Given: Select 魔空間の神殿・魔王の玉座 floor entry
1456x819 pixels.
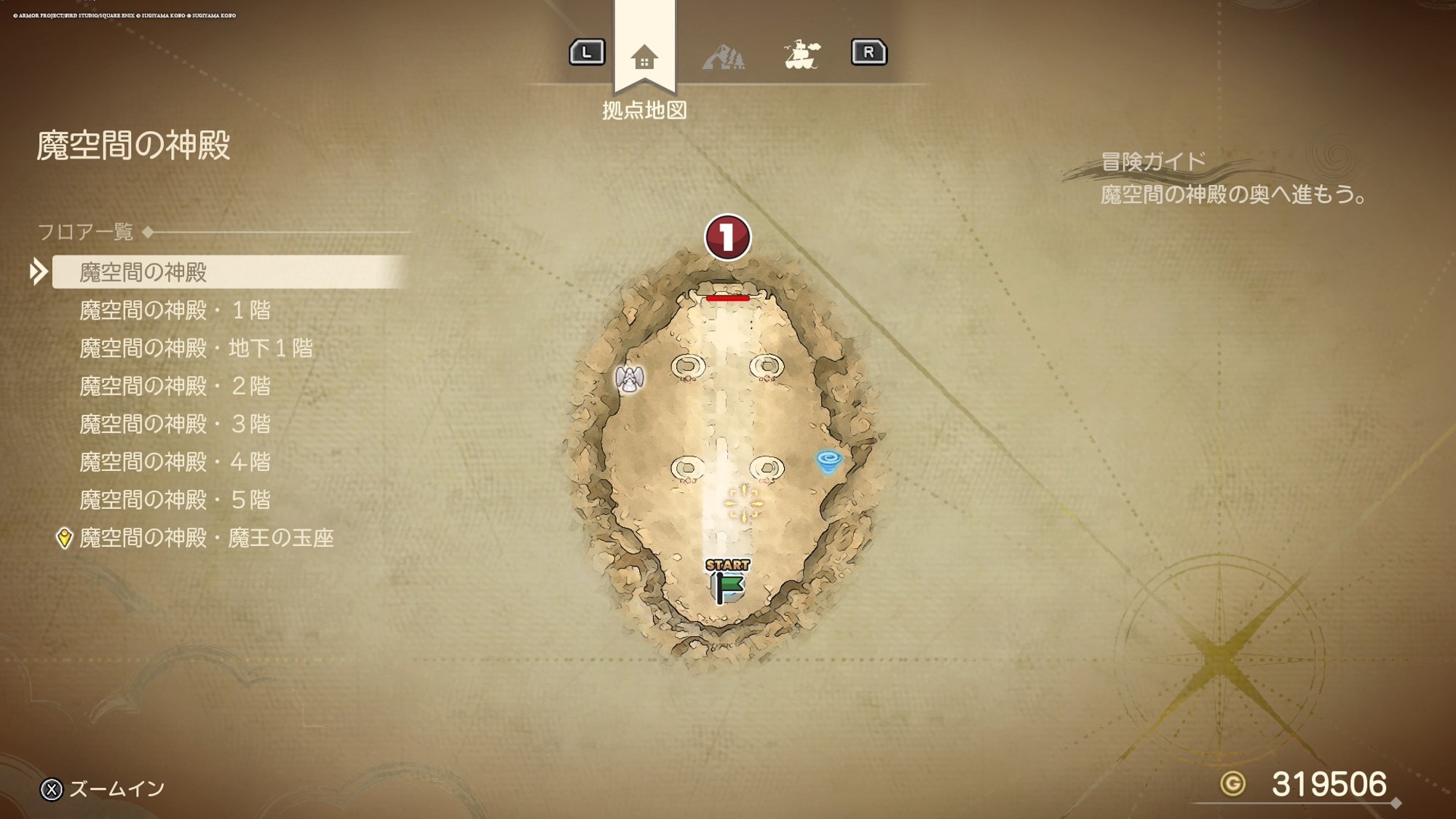Looking at the screenshot, I should pos(206,538).
